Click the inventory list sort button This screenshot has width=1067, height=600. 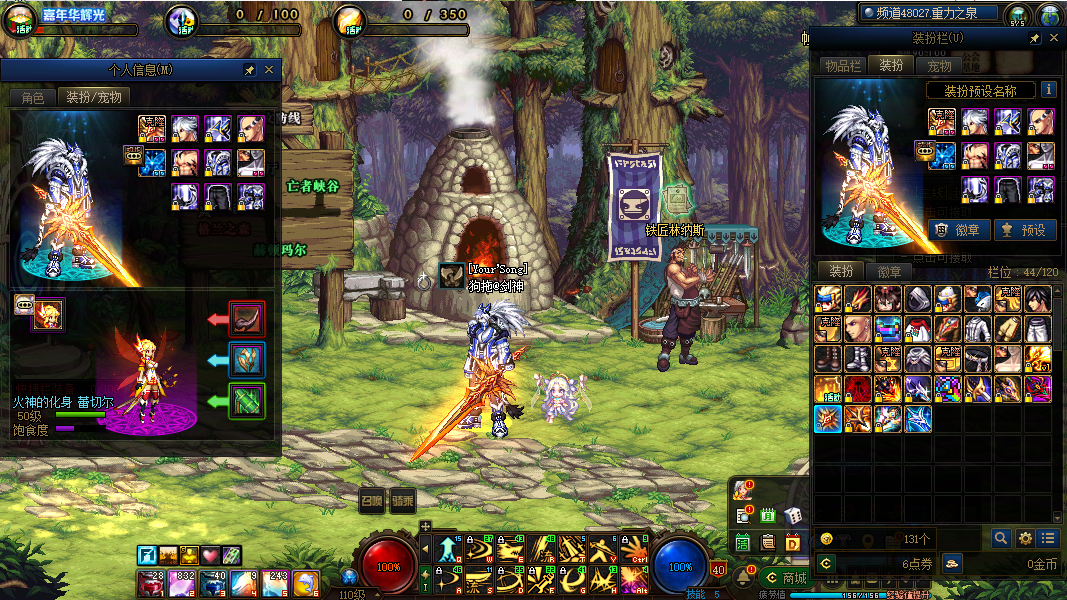(1047, 538)
